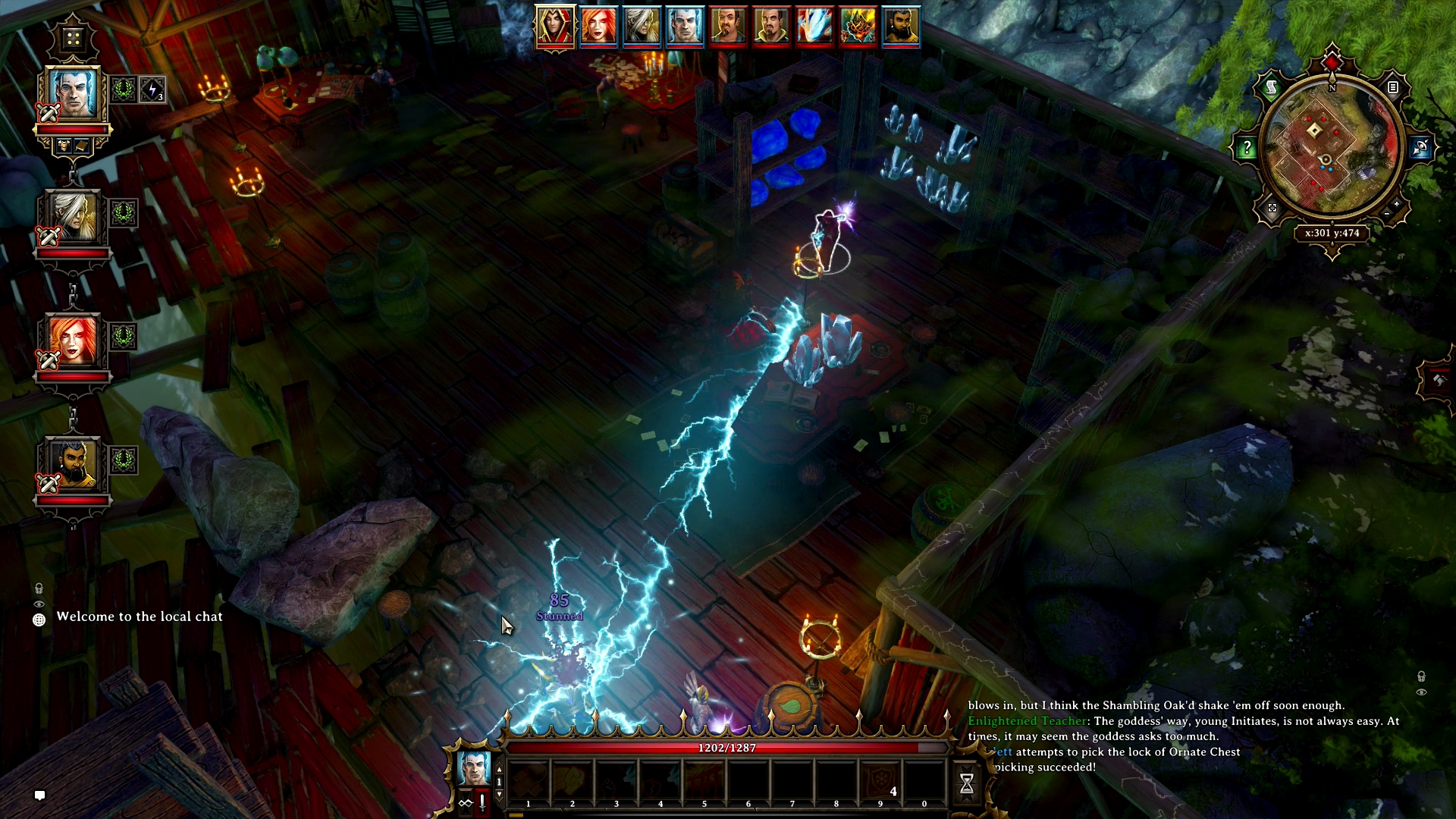This screenshot has height=819, width=1456.
Task: Open the four-dot menu above party portraits
Action: [73, 38]
